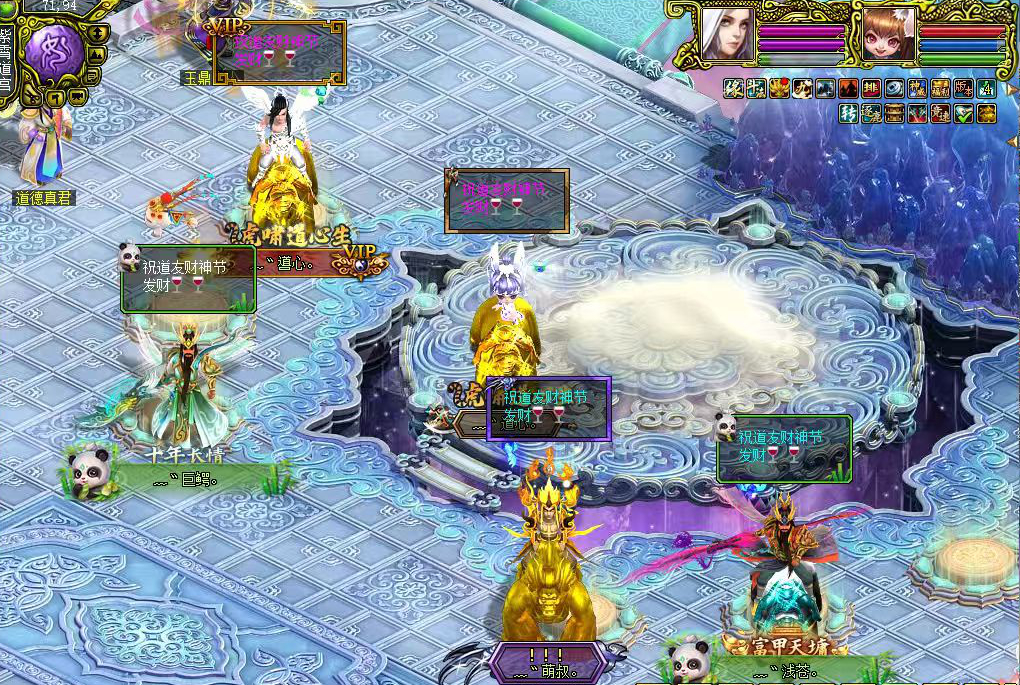This screenshot has width=1020, height=685.
Task: Open the green checkmark icon
Action: [x=963, y=114]
